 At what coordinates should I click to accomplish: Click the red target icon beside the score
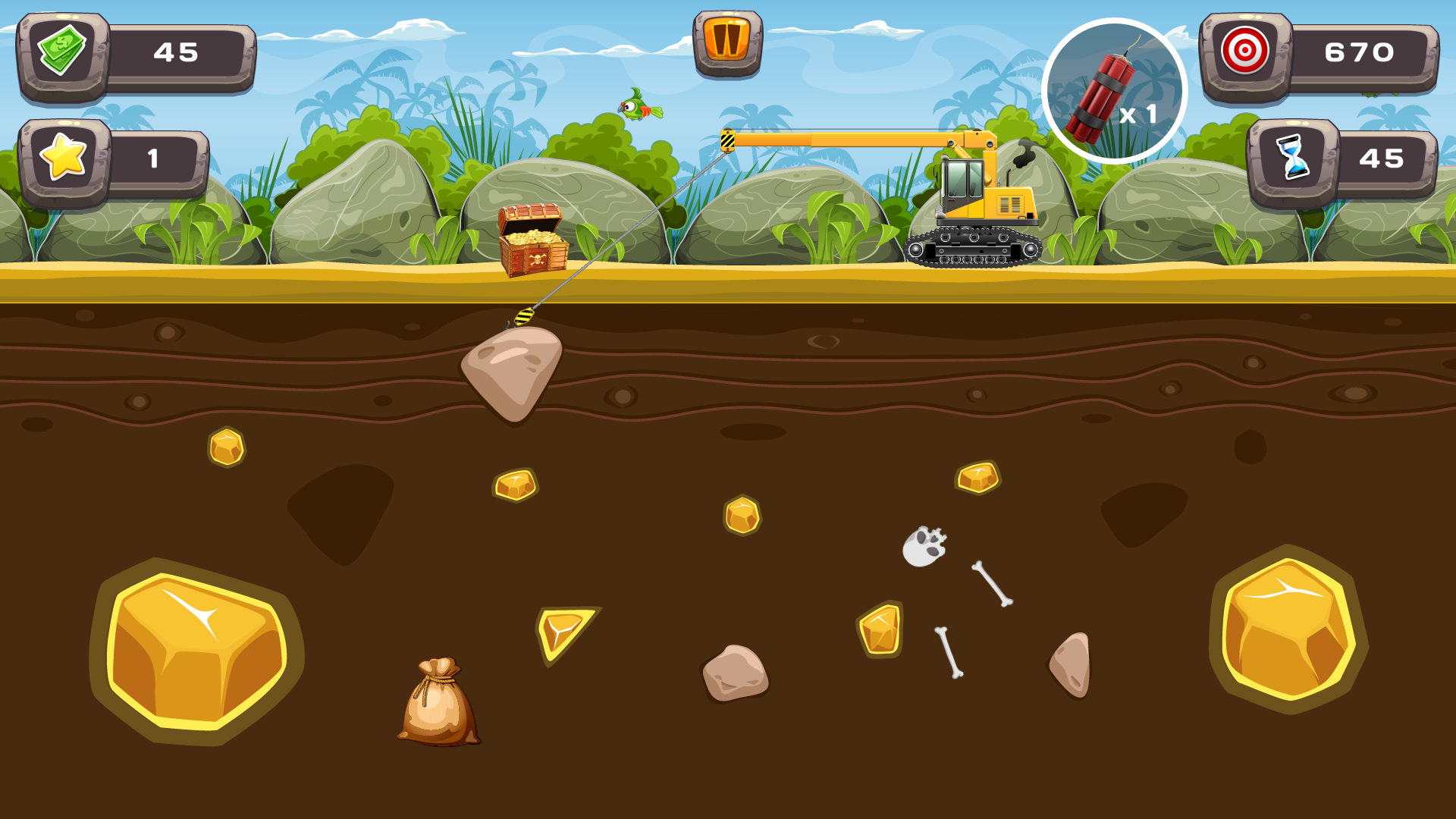click(1244, 52)
